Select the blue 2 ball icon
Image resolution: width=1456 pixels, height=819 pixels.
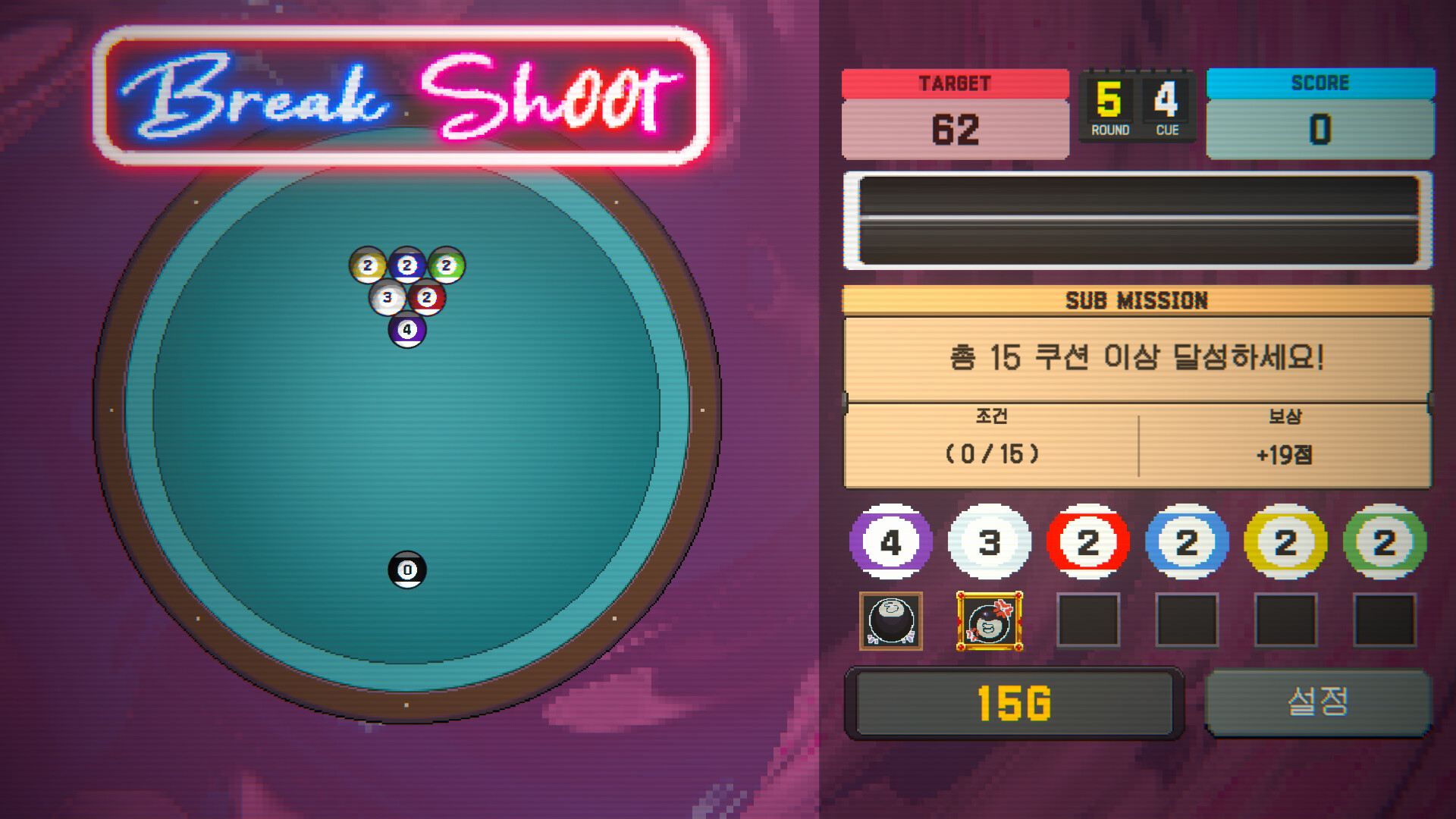1188,541
